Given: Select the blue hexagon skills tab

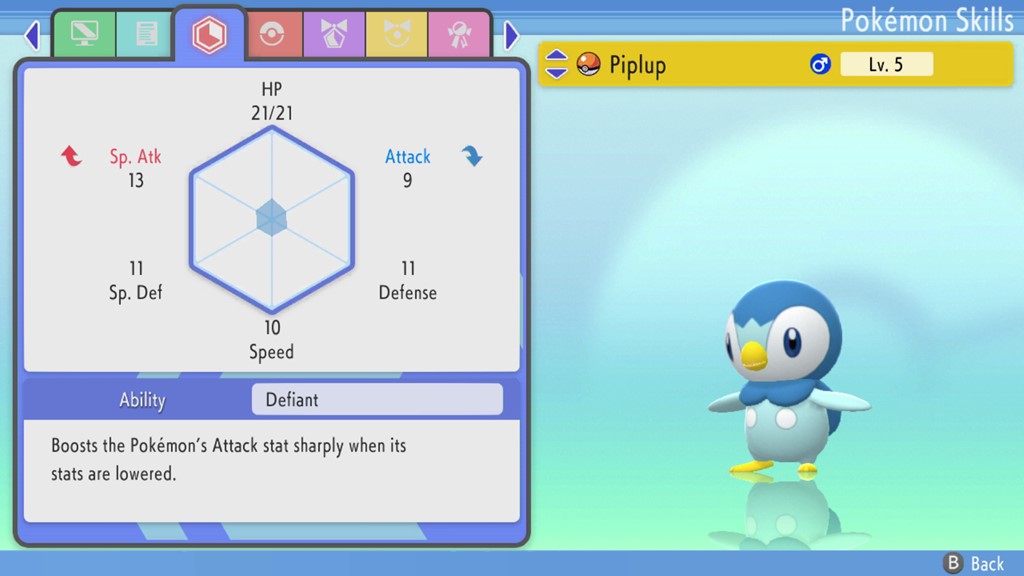Looking at the screenshot, I should pos(209,35).
